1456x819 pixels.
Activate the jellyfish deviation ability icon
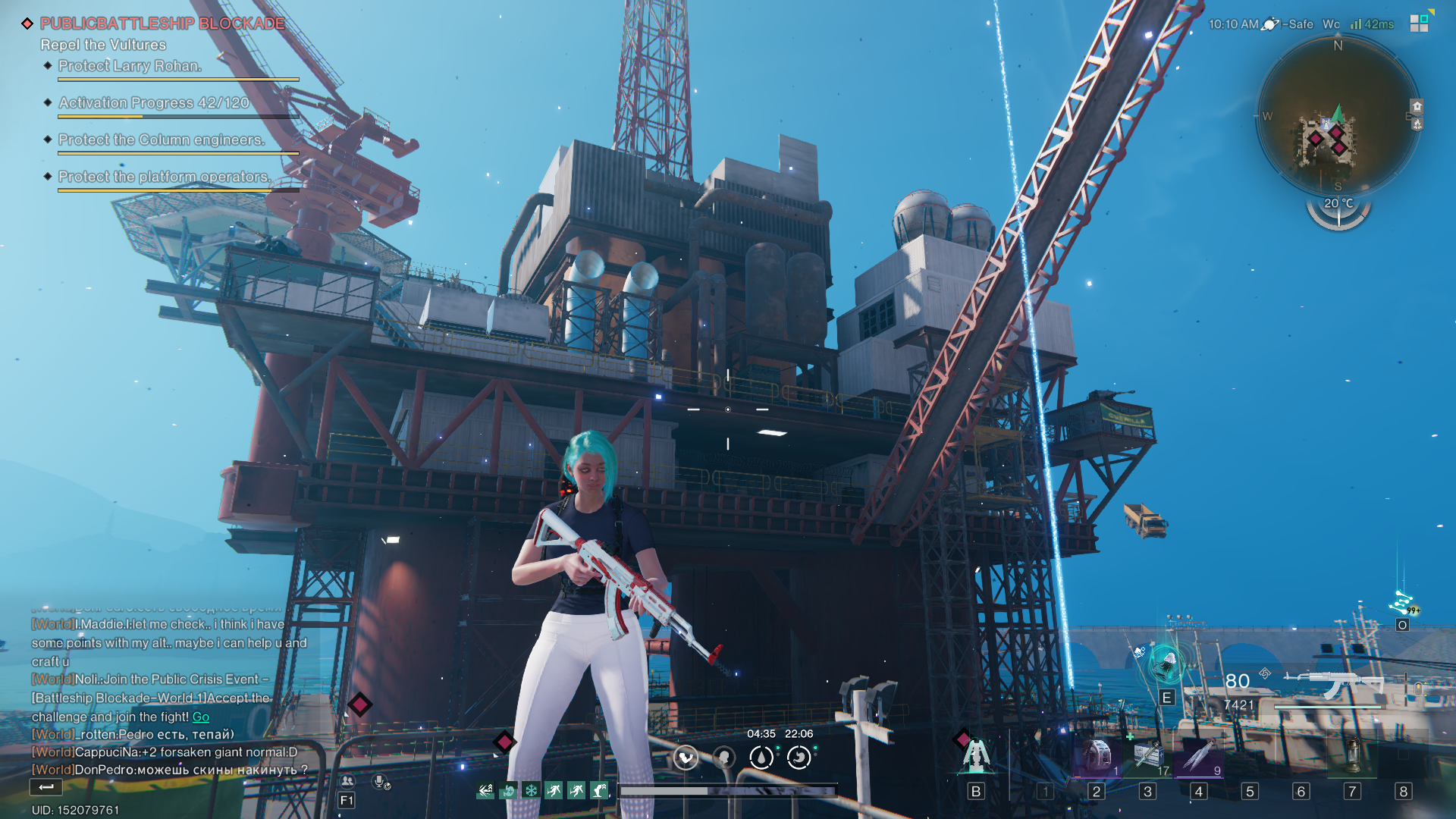click(1166, 664)
